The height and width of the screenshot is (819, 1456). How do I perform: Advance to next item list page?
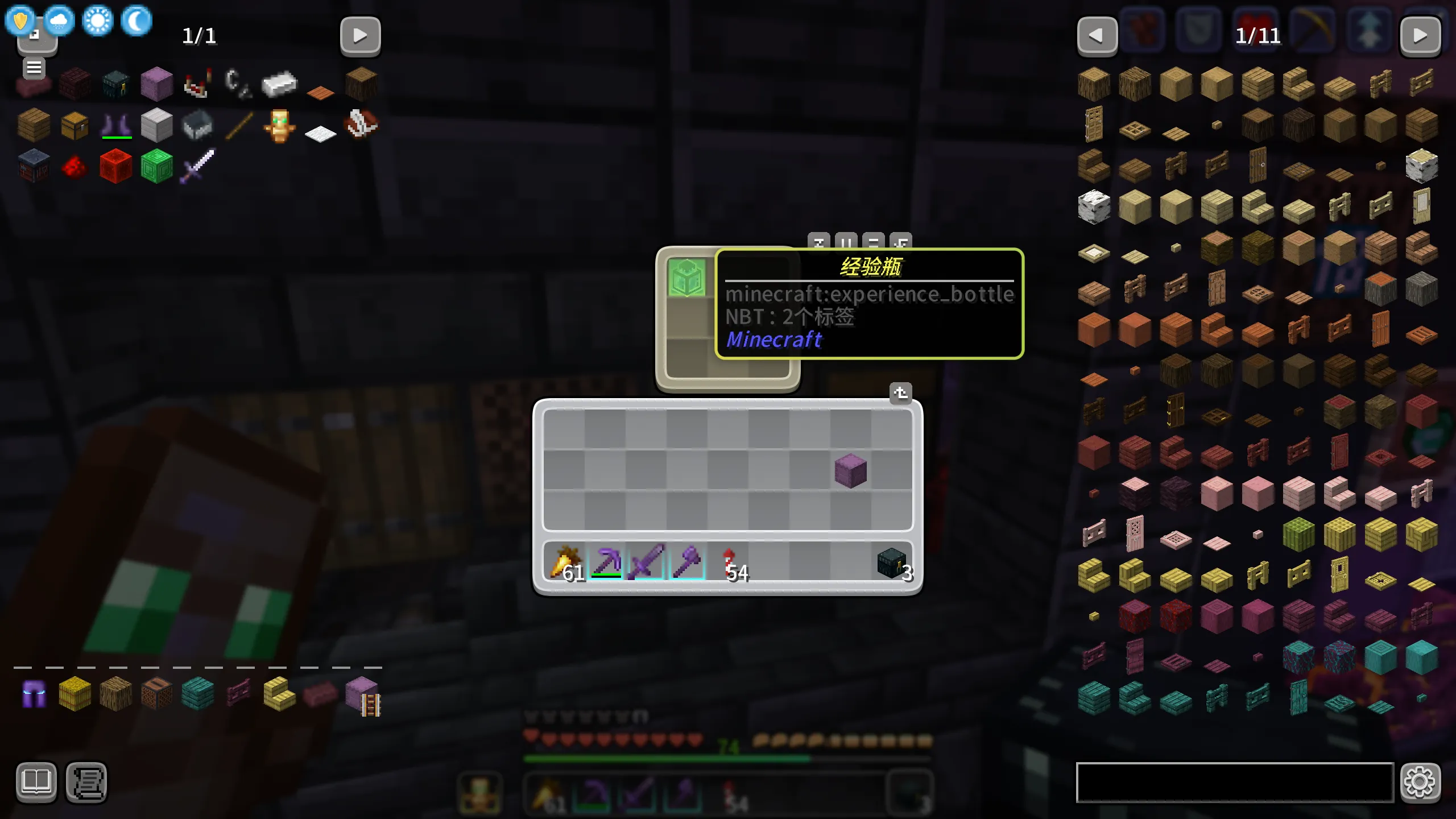[1420, 36]
